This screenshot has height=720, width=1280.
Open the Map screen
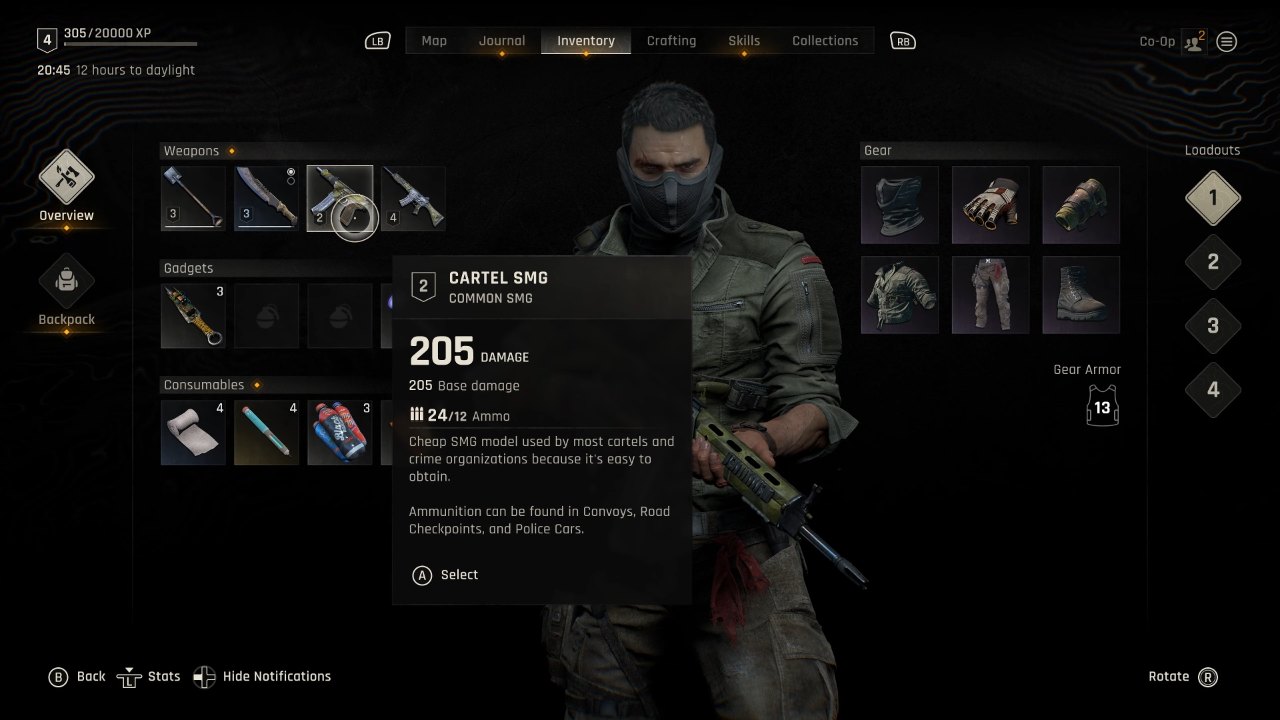[x=433, y=40]
